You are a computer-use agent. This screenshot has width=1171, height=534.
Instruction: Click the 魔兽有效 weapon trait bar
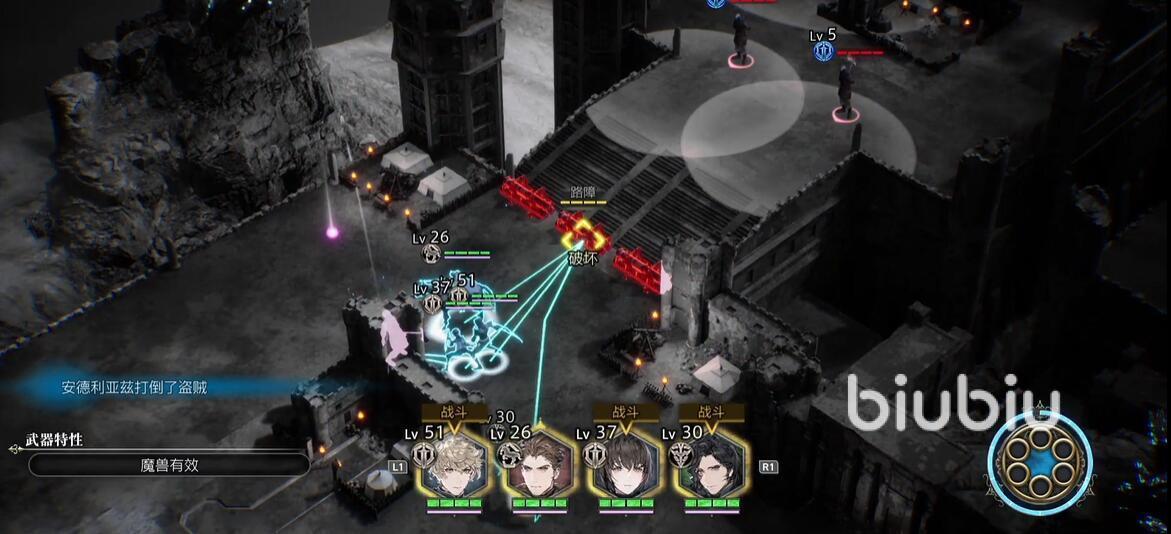(169, 464)
